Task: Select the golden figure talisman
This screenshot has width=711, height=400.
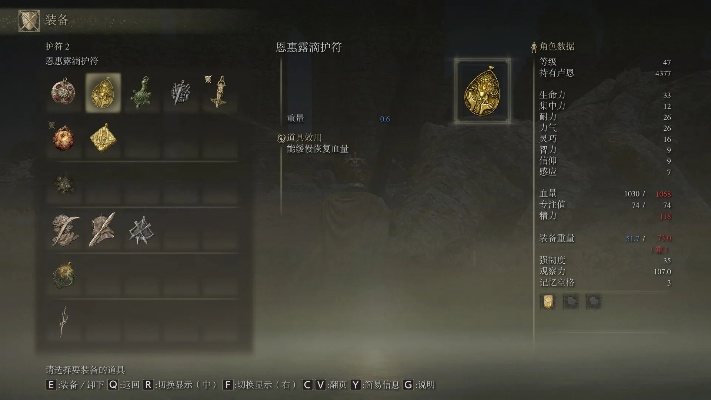Action: click(x=218, y=94)
